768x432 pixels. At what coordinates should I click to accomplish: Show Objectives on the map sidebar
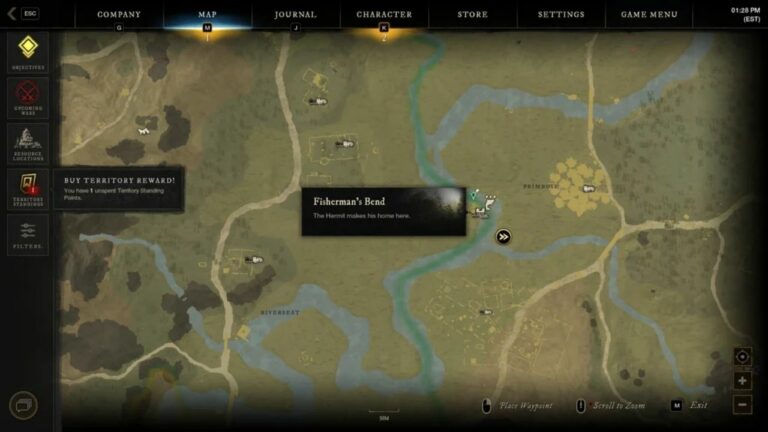pos(27,50)
